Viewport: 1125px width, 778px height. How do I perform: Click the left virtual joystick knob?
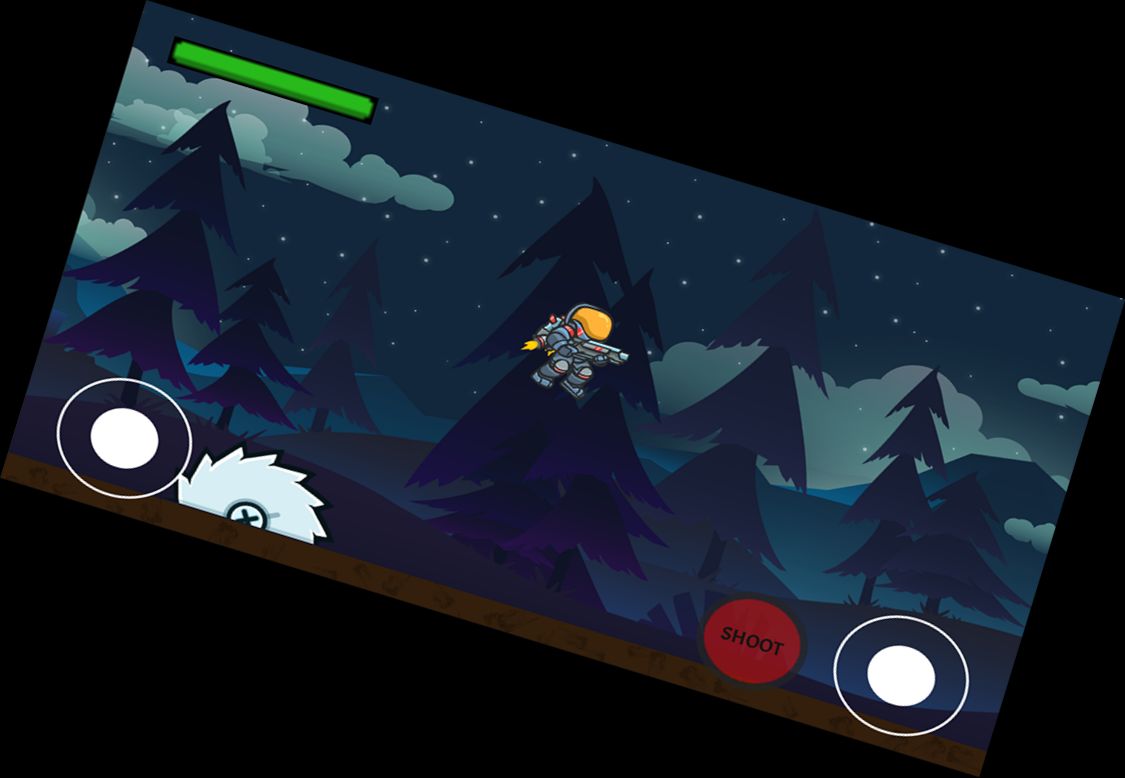[x=124, y=438]
